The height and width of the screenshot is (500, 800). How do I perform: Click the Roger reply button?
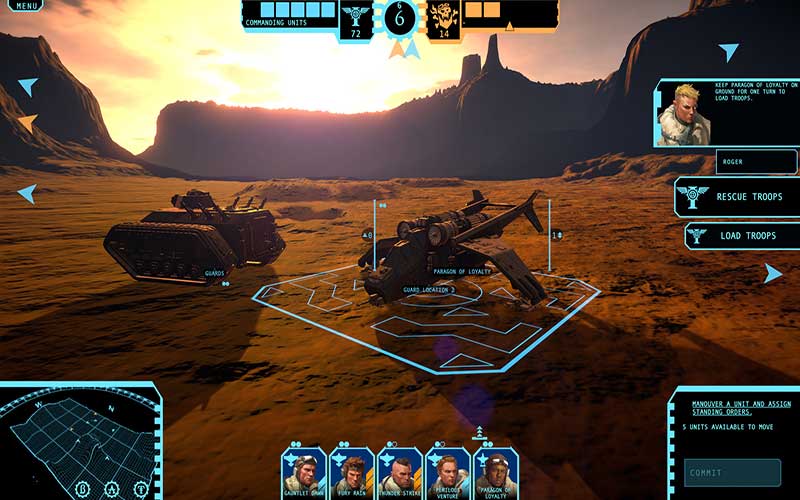(757, 162)
